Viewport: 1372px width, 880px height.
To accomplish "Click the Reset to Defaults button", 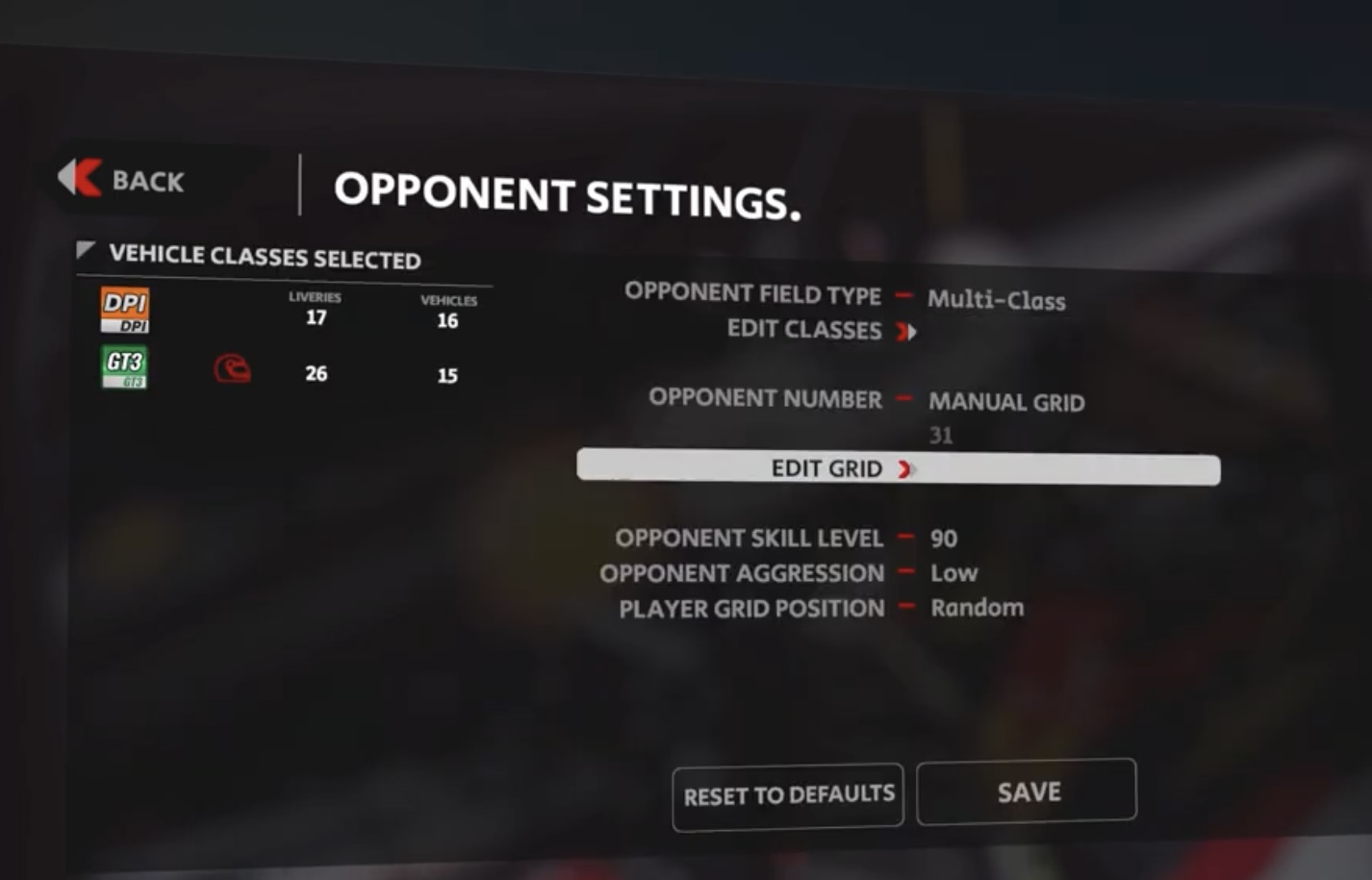I will (x=788, y=795).
